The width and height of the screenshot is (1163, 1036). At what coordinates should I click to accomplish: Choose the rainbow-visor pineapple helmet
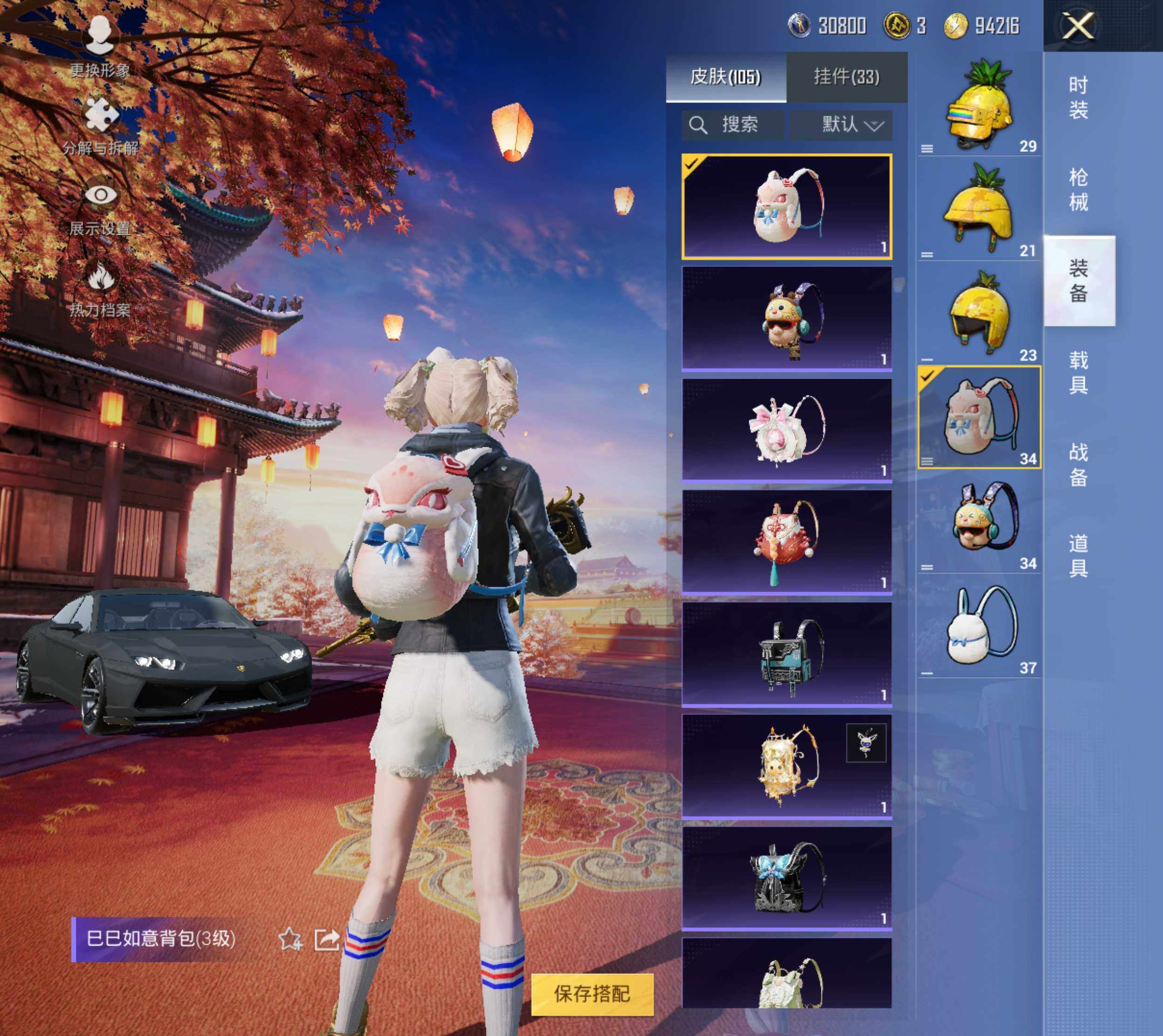click(979, 105)
